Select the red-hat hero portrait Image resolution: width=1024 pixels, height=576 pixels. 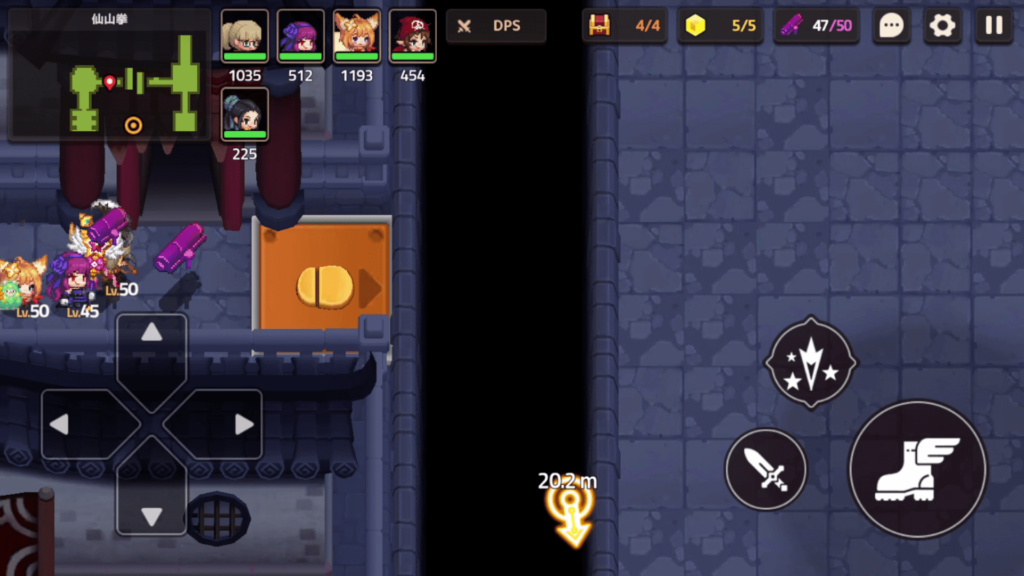coord(413,37)
